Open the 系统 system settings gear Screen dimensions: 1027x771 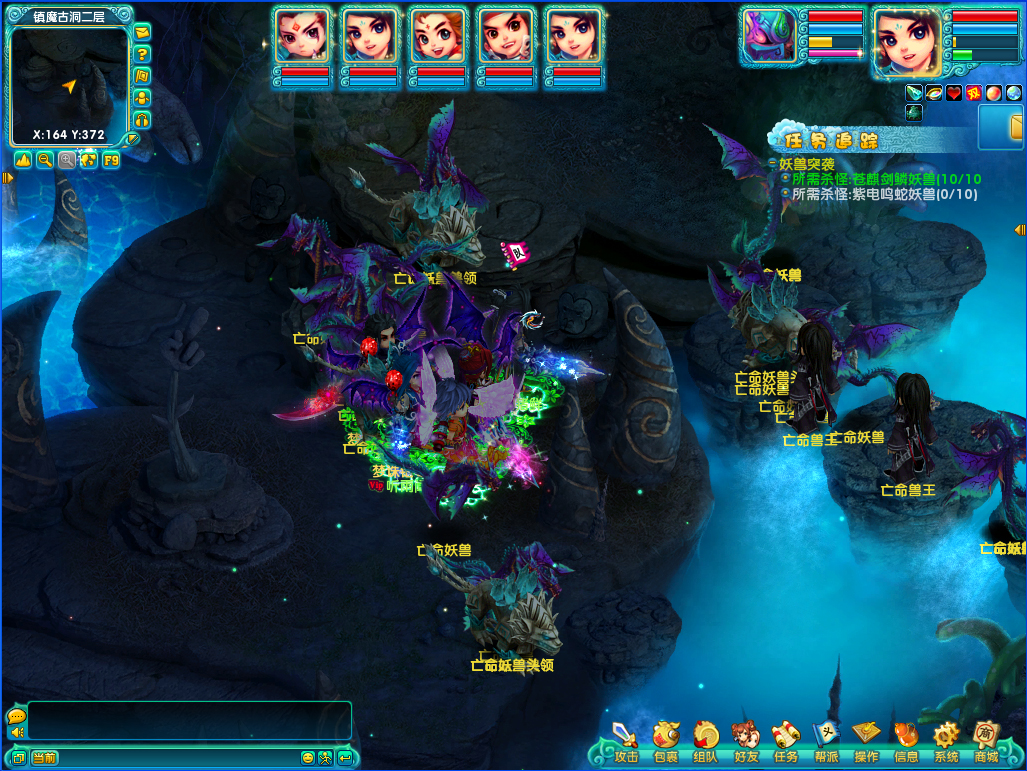point(946,739)
